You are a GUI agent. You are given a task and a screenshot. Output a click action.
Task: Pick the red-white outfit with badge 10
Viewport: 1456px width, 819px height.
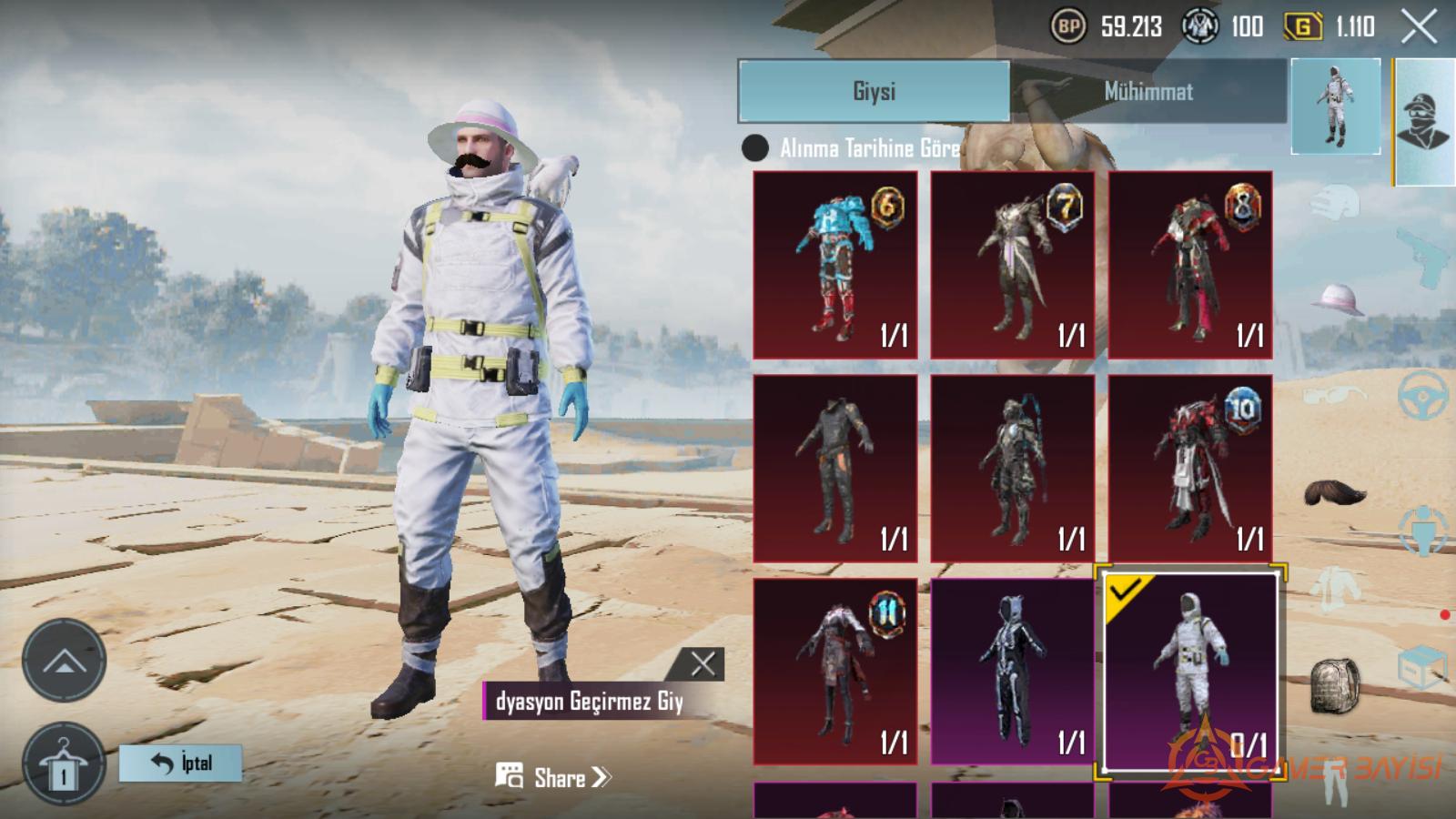(1190, 468)
